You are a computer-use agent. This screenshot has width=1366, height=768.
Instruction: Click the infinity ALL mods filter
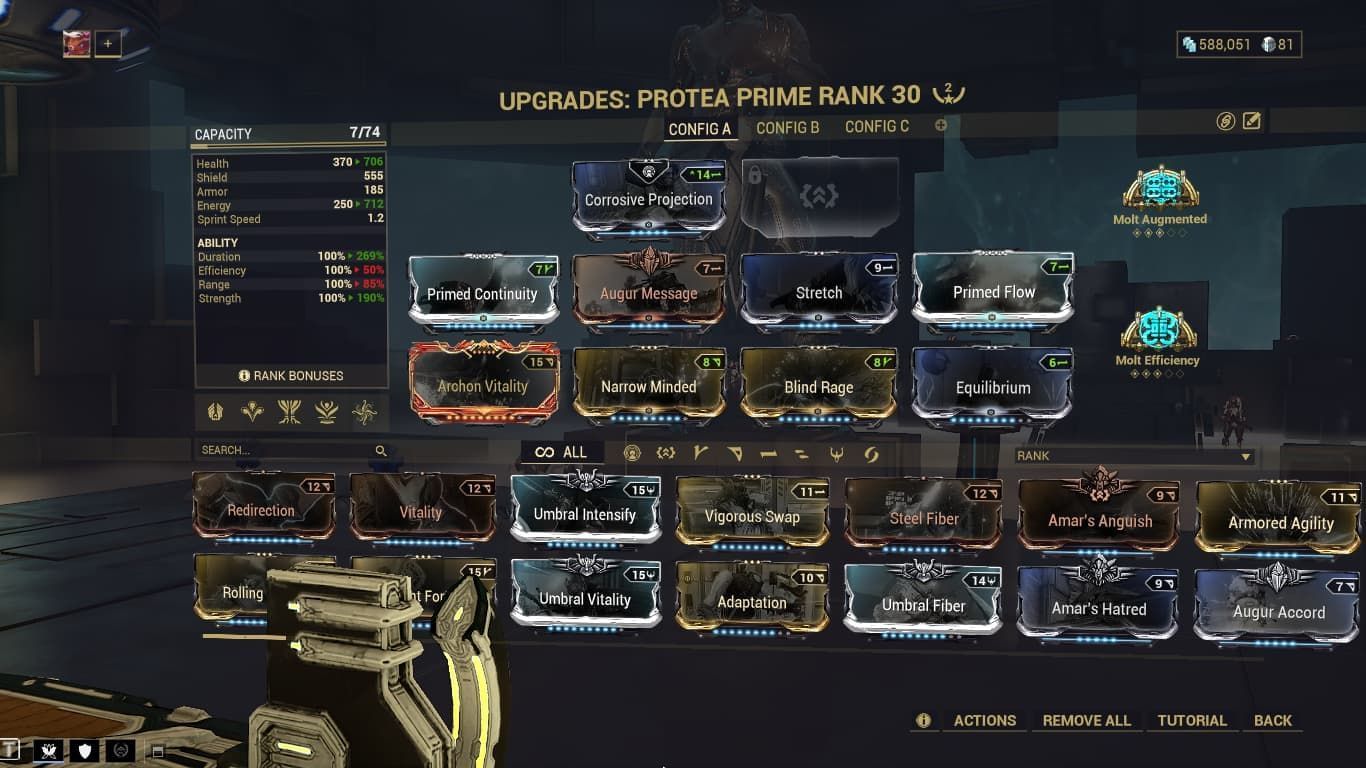click(563, 452)
